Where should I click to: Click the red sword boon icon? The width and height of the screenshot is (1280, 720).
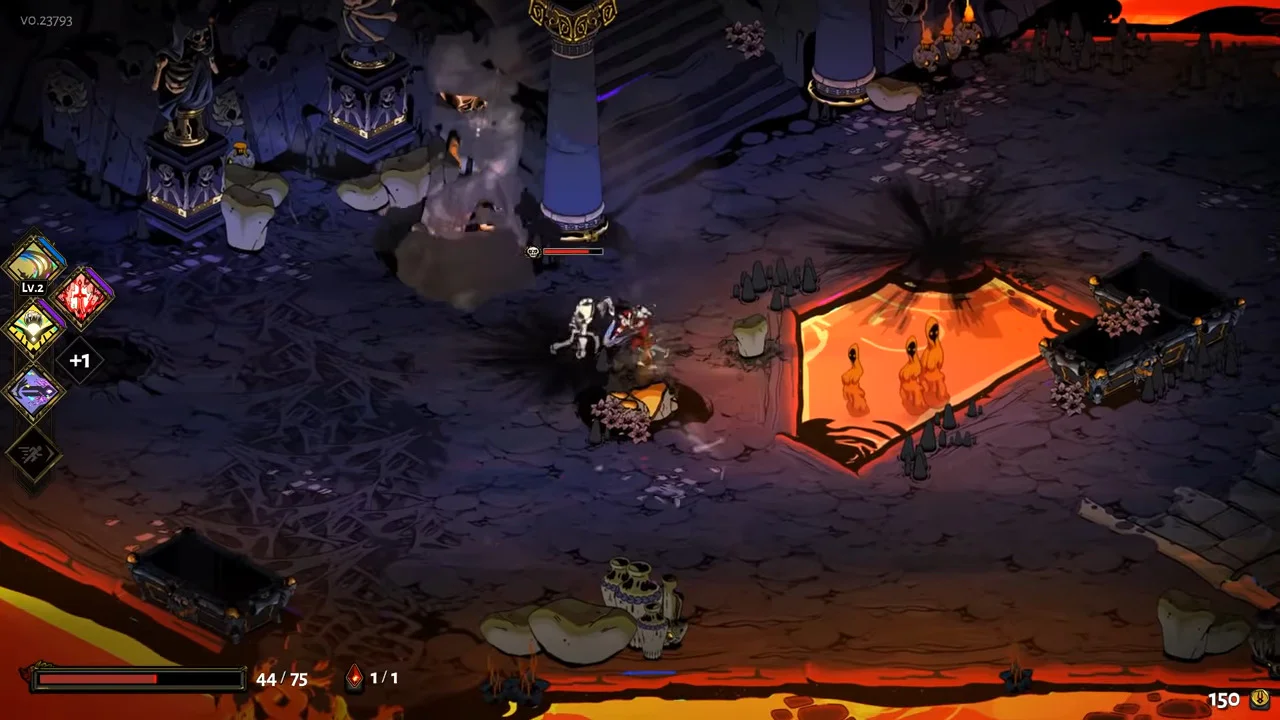(x=82, y=297)
